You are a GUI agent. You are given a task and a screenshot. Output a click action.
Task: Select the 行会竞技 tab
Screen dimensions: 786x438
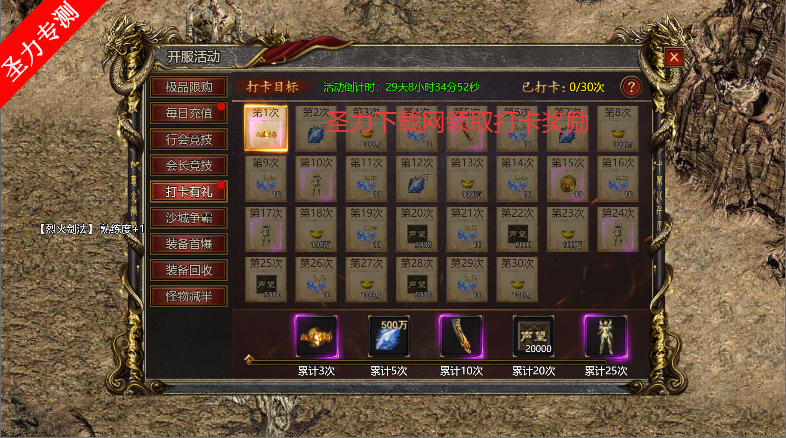click(188, 139)
